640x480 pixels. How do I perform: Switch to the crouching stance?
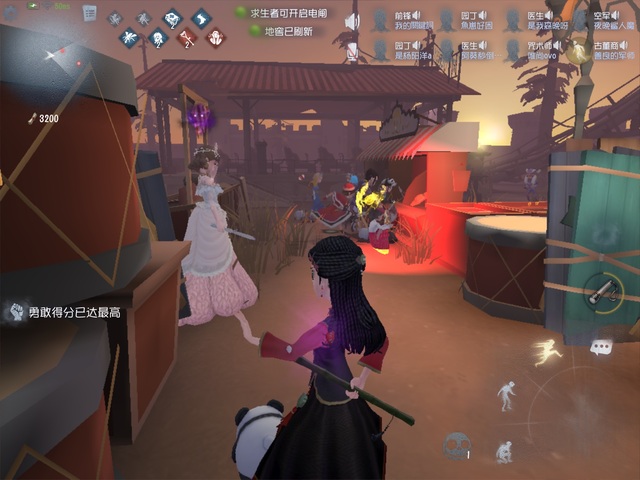(504, 451)
